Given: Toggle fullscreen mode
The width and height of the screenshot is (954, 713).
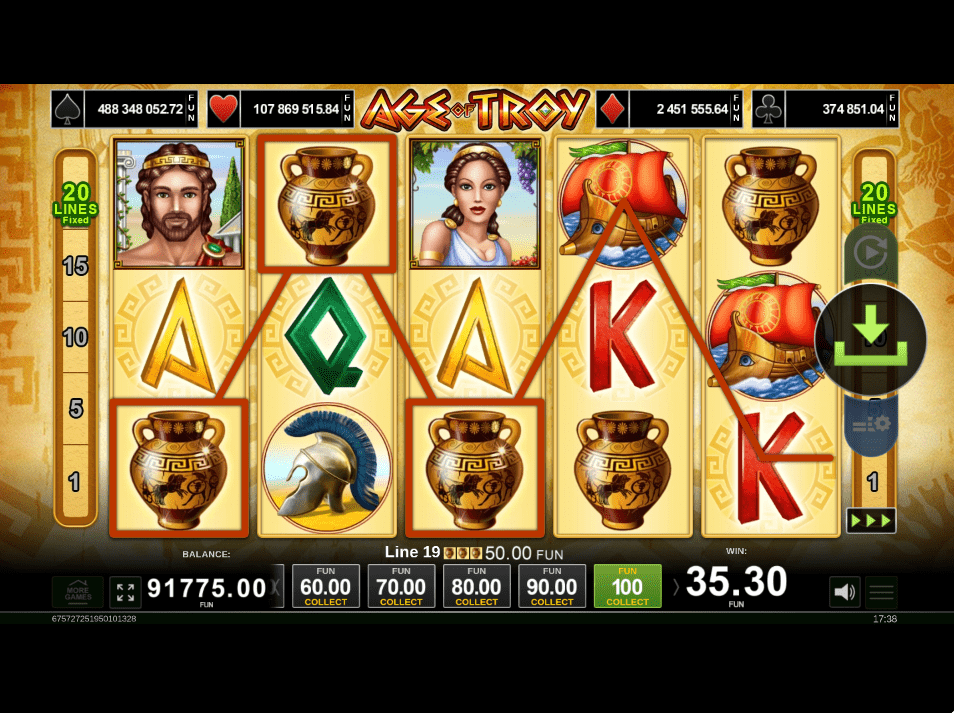Looking at the screenshot, I should tap(125, 592).
